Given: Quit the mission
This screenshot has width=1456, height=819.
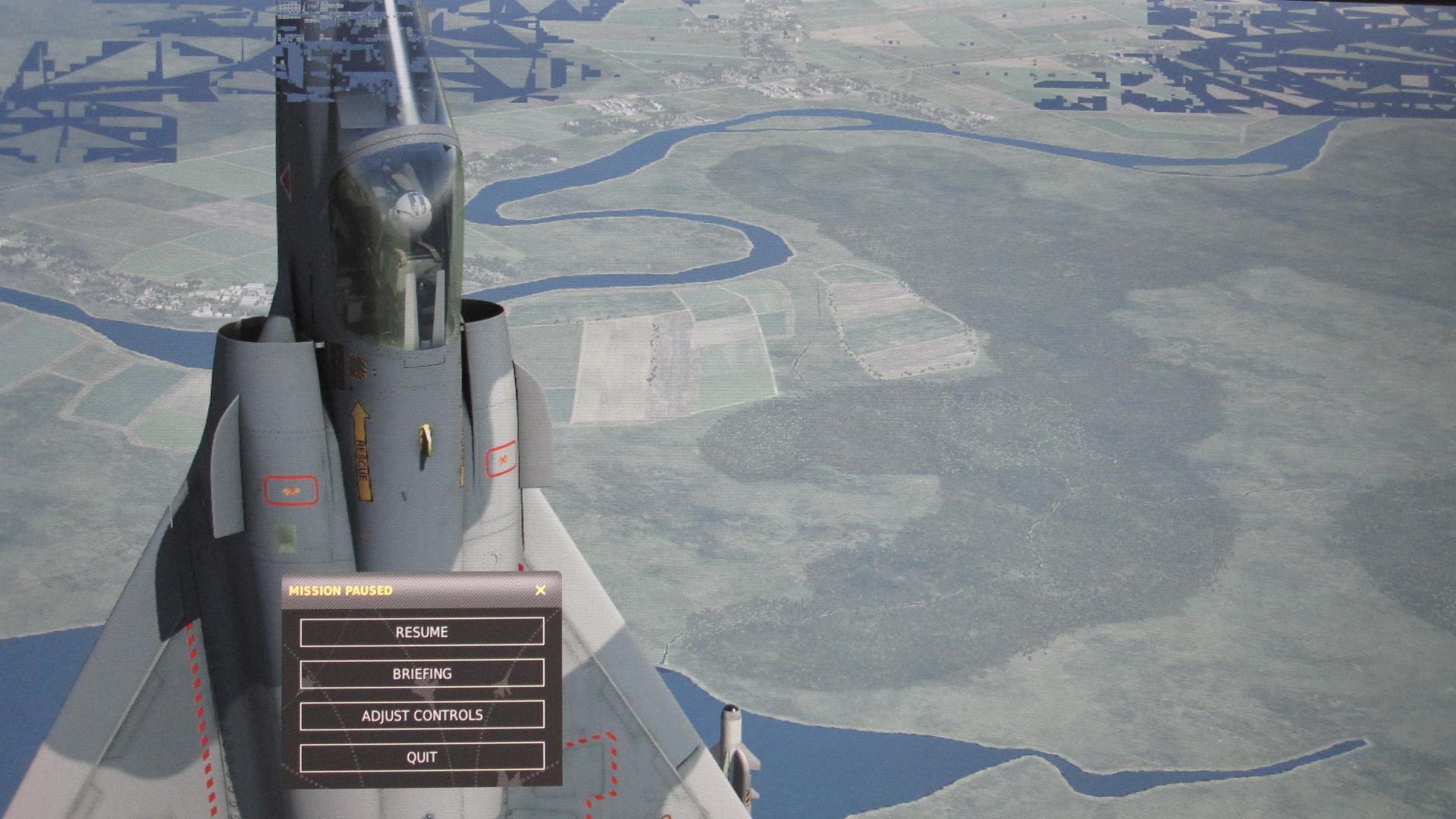Looking at the screenshot, I should tap(422, 758).
